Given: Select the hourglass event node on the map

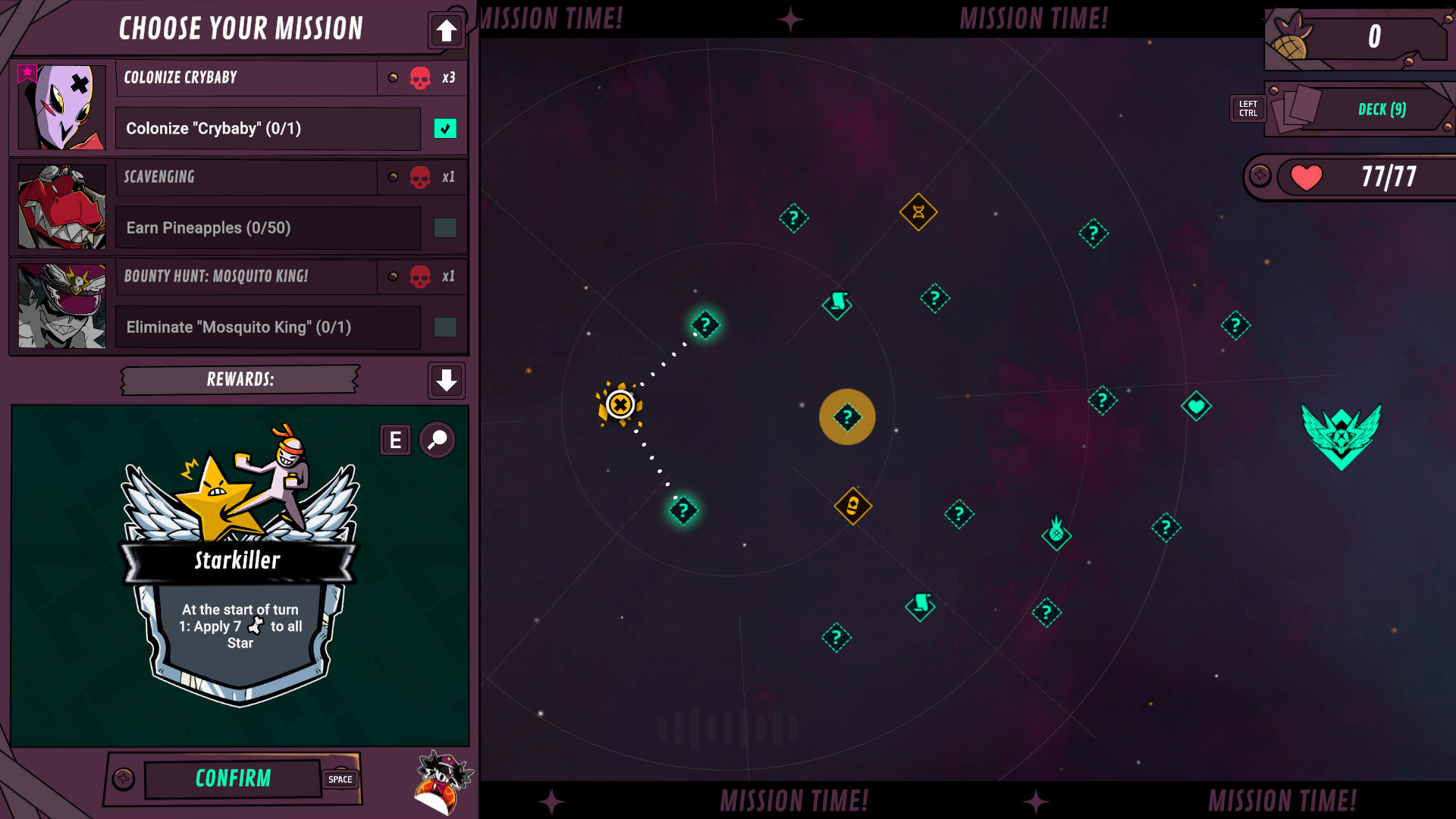Looking at the screenshot, I should [x=918, y=213].
